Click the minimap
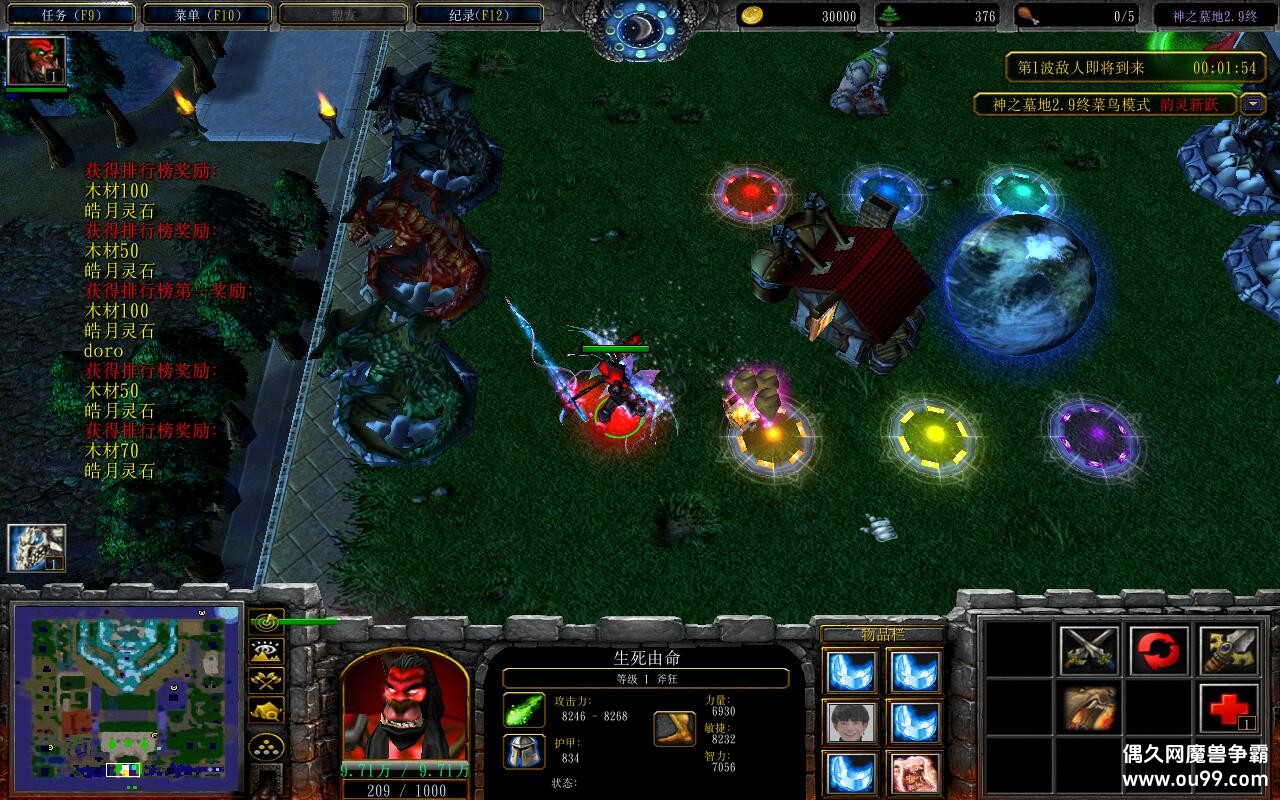Viewport: 1280px width, 800px height. click(127, 691)
